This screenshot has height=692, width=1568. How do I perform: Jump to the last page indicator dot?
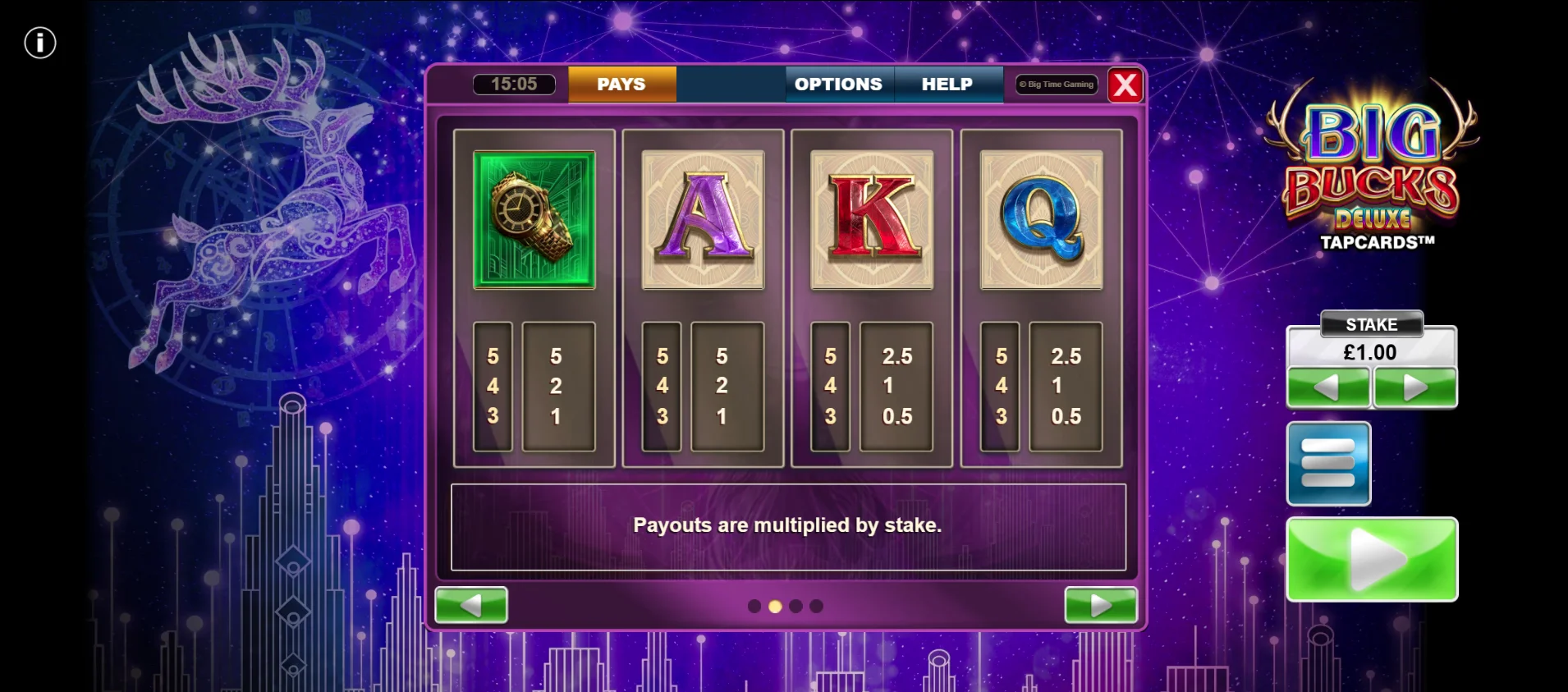pos(816,606)
